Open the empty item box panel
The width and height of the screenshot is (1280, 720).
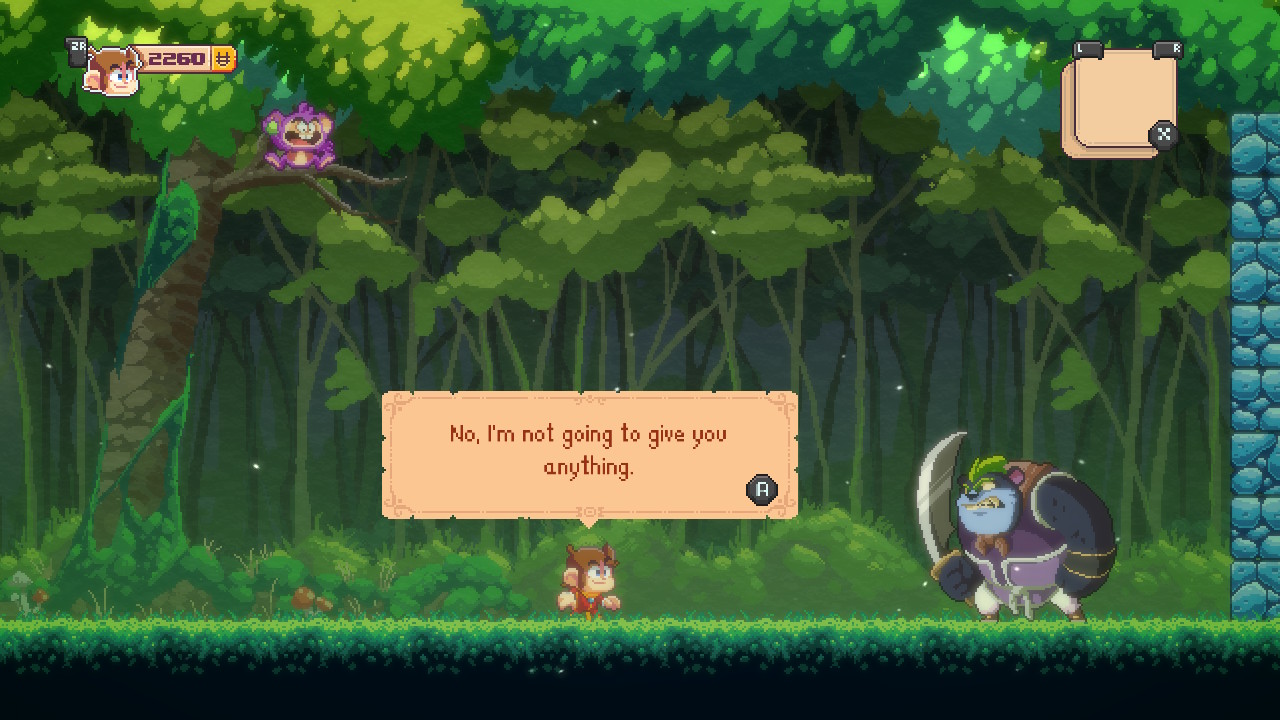pos(1119,102)
